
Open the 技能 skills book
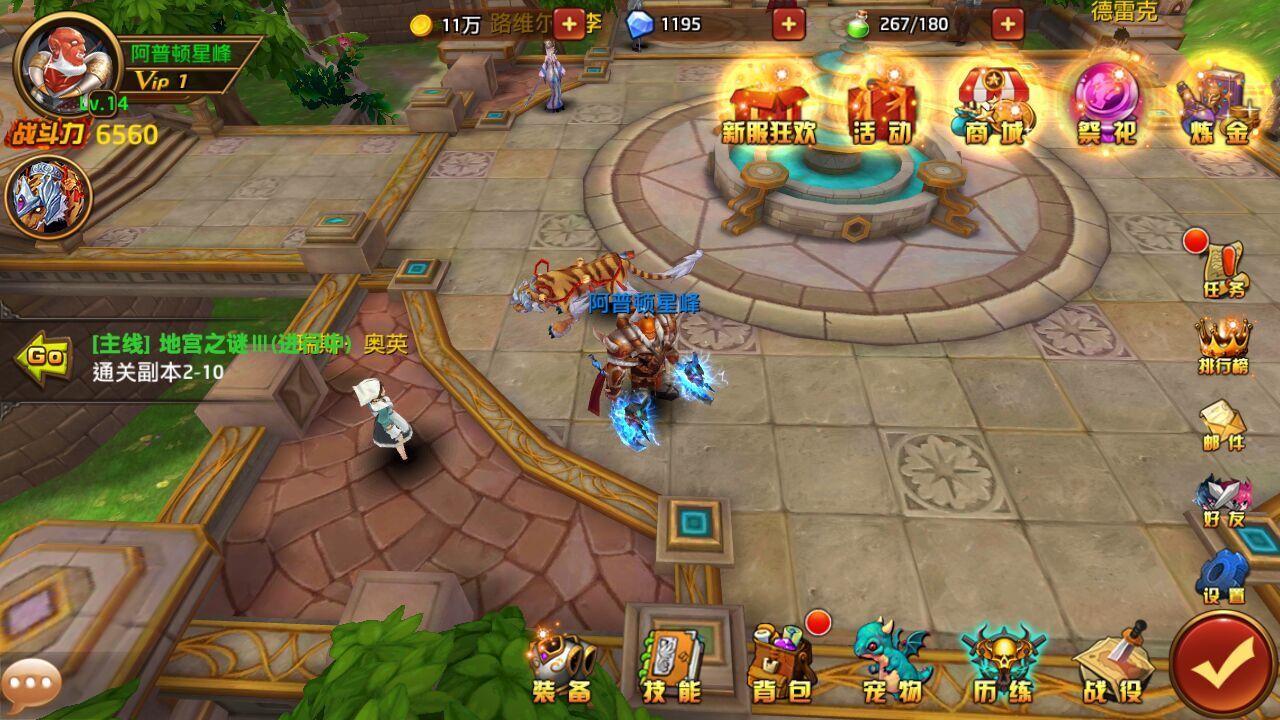[x=672, y=665]
